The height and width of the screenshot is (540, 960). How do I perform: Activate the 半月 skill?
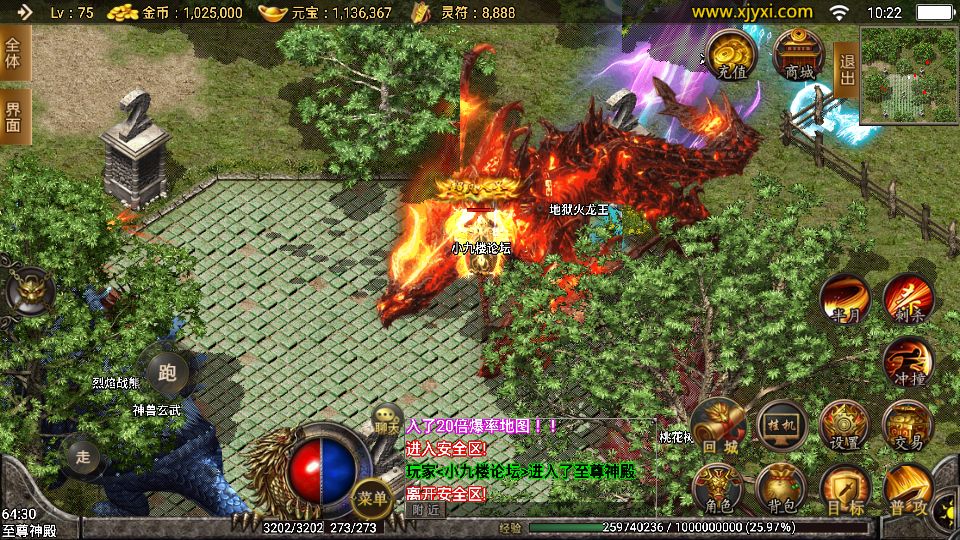[844, 299]
